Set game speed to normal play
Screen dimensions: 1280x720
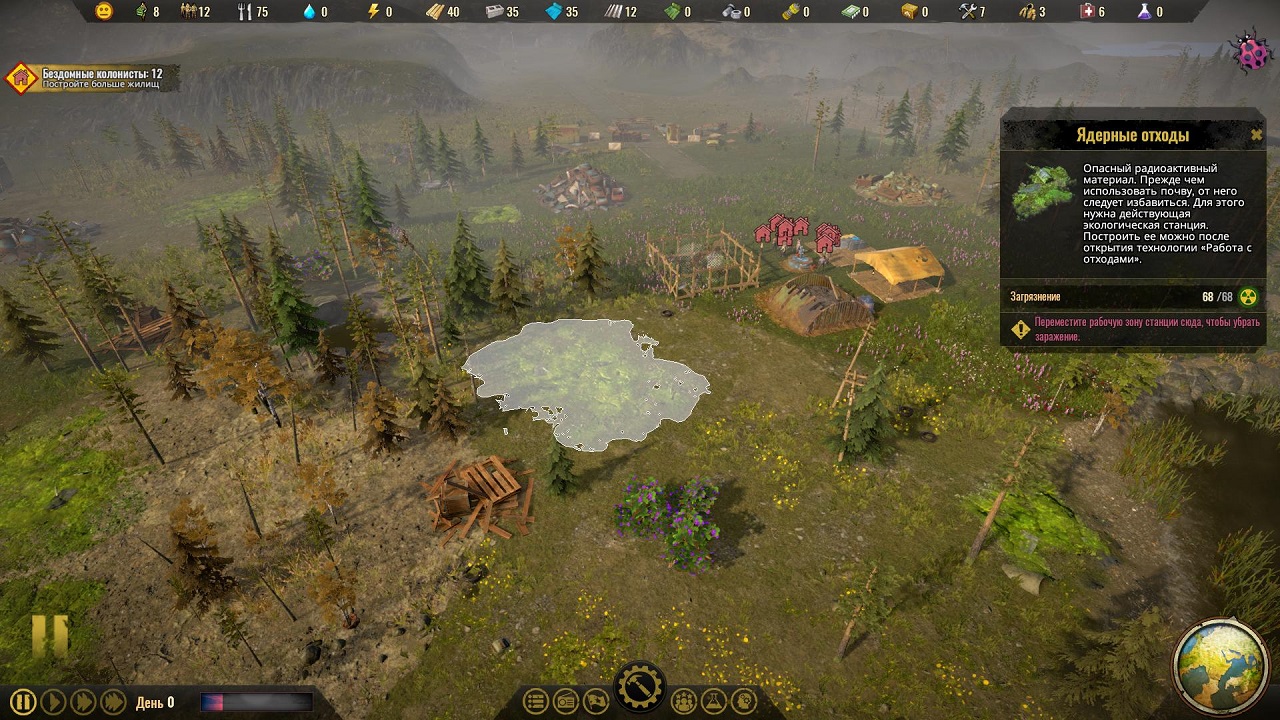click(53, 702)
